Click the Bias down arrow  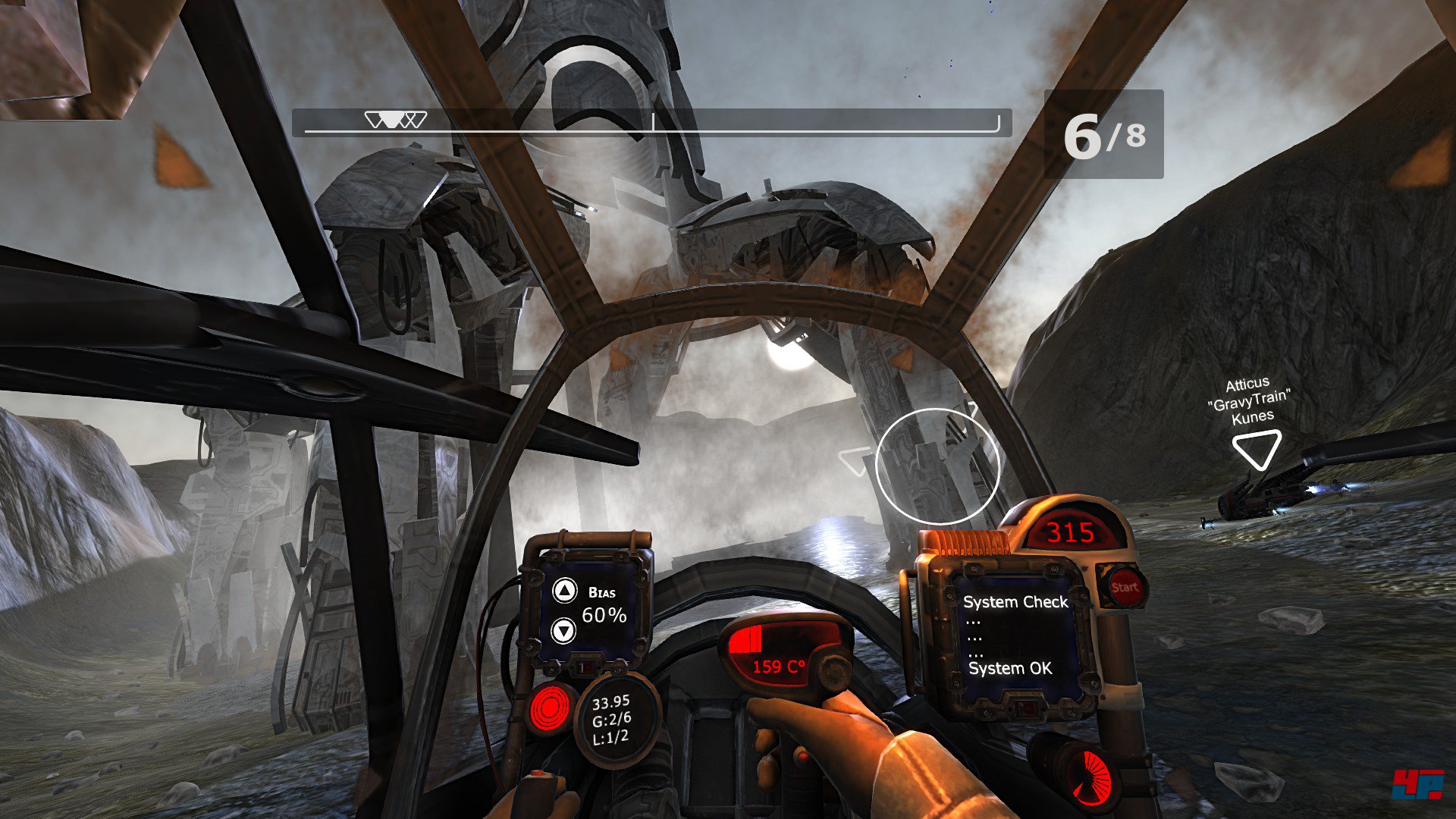point(565,630)
